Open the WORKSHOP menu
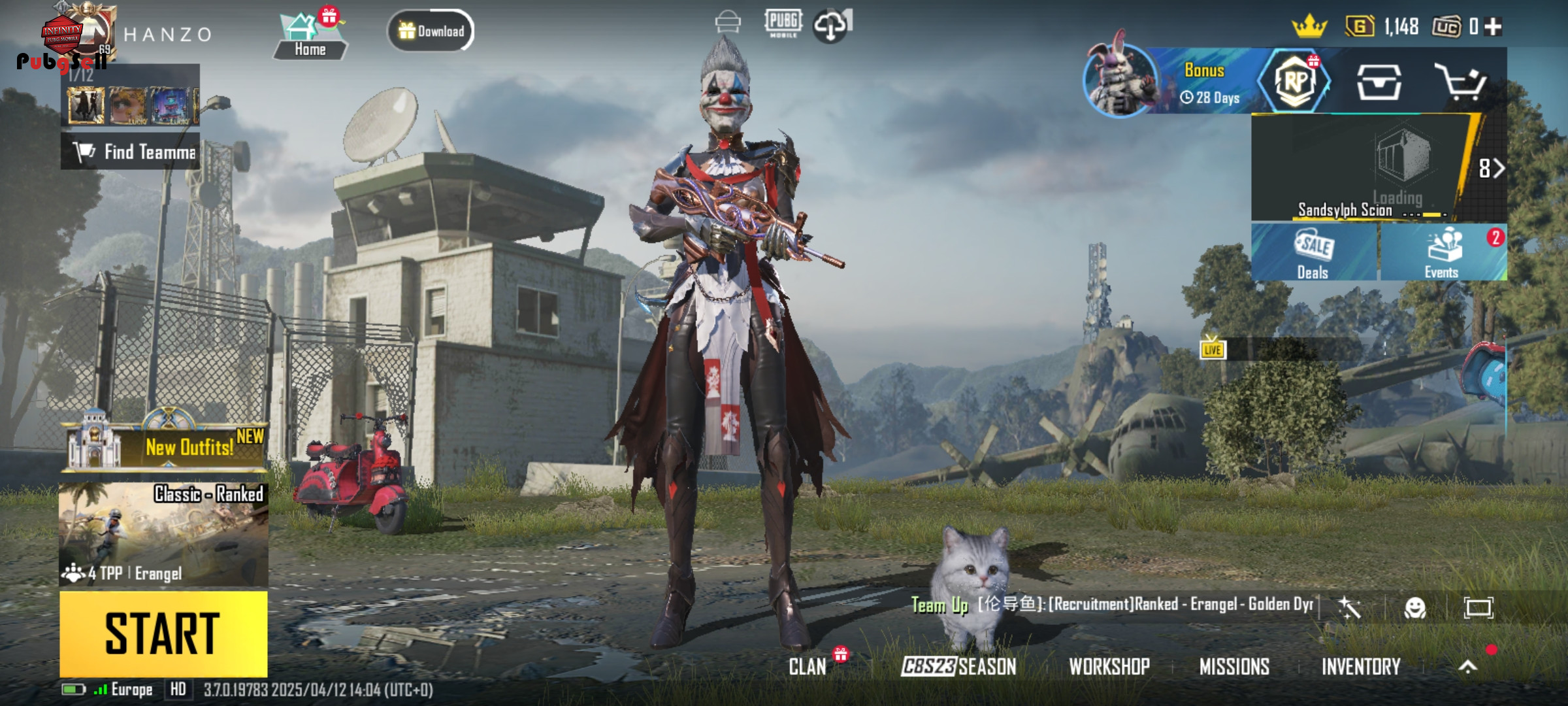1568x706 pixels. pos(1109,666)
